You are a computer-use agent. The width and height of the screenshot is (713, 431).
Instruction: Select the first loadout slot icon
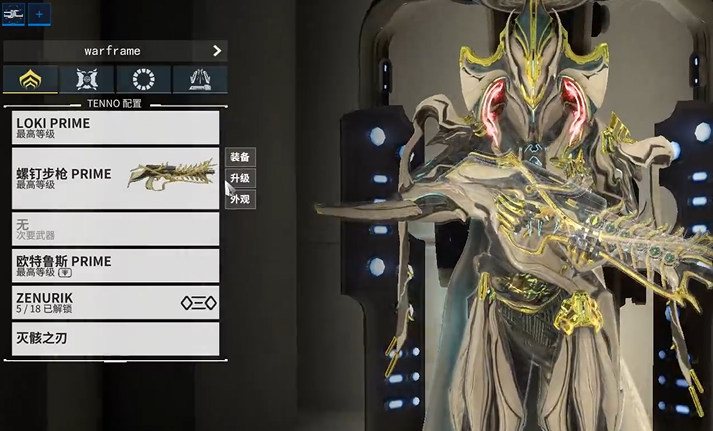pyautogui.click(x=14, y=14)
